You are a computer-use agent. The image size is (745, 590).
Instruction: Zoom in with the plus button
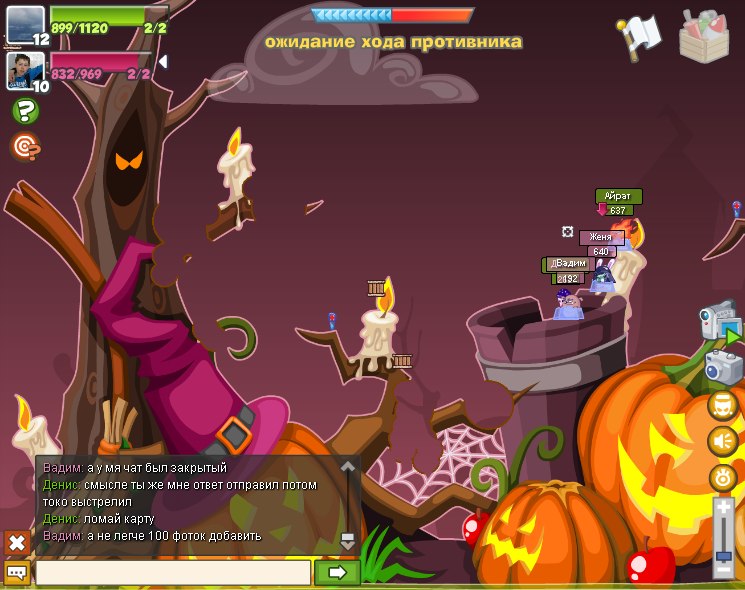click(724, 508)
